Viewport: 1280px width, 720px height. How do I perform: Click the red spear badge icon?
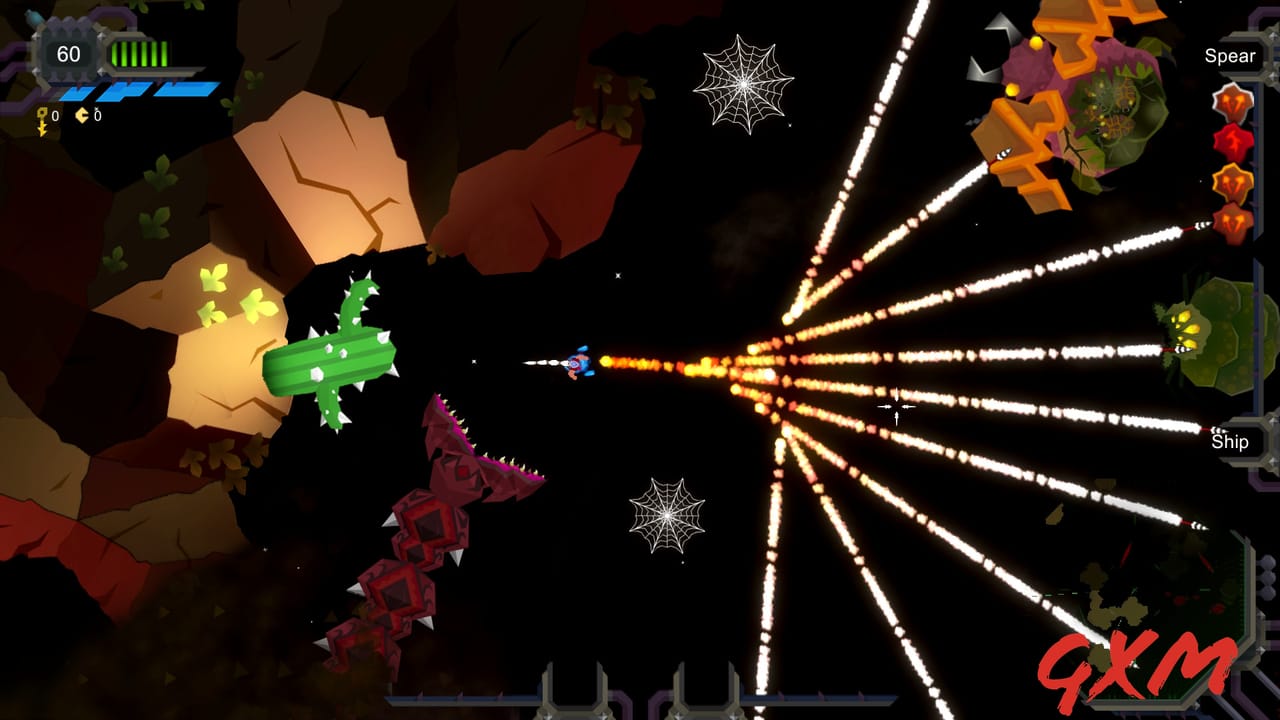pos(1232,141)
